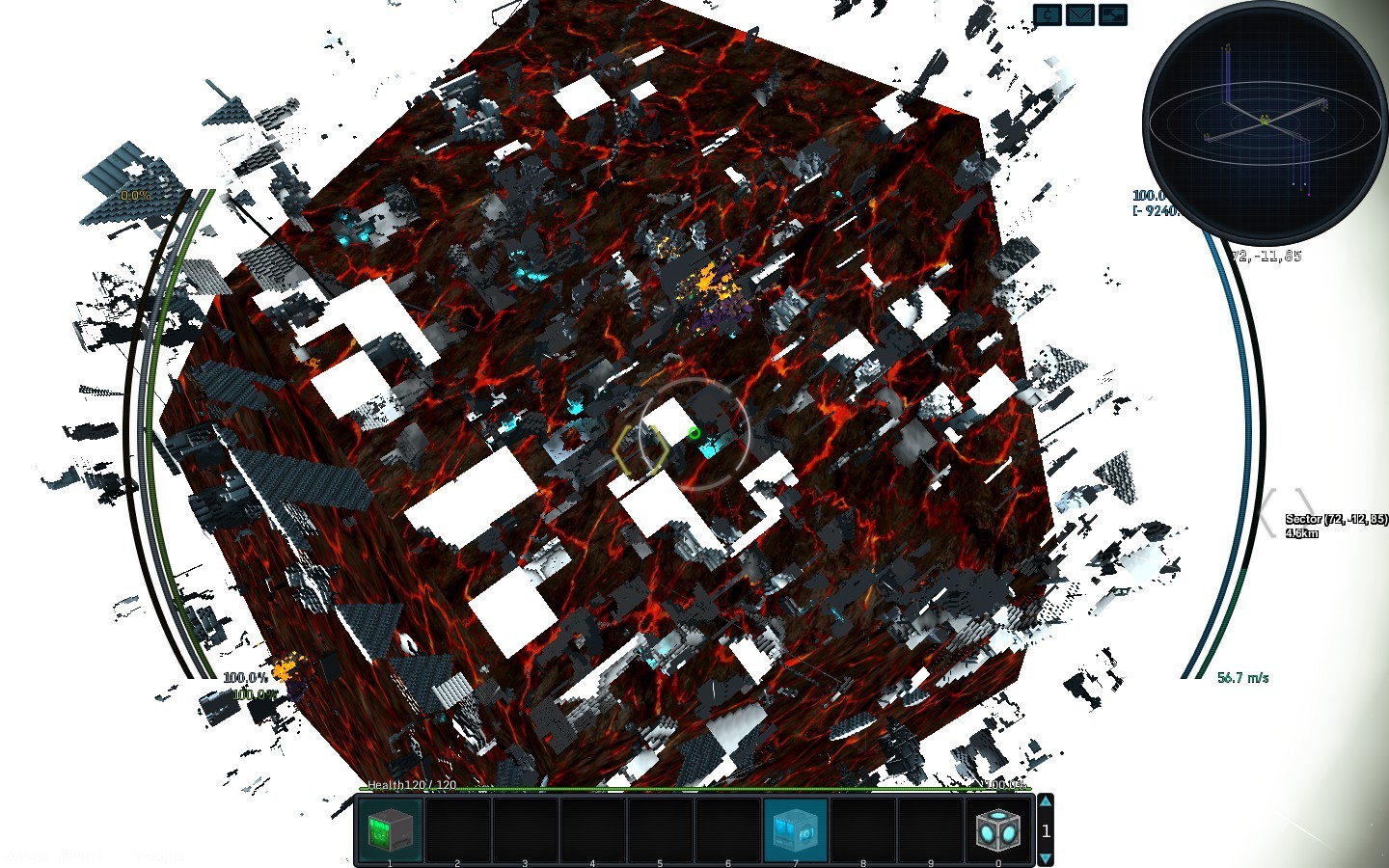Click the two-arrows trade icon
This screenshot has width=1389, height=868.
click(1112, 14)
